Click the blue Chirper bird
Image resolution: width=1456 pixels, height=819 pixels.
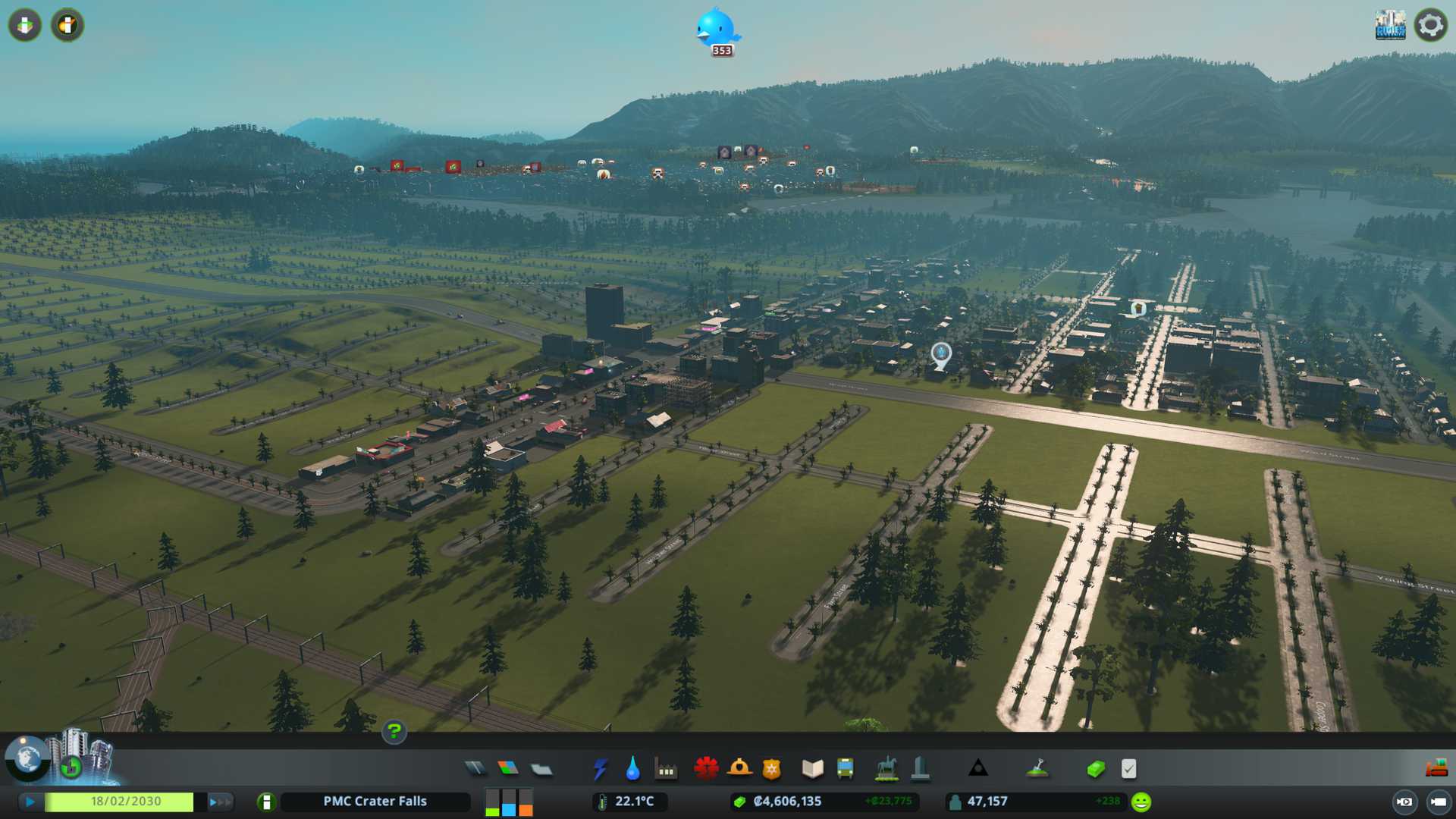[x=715, y=29]
